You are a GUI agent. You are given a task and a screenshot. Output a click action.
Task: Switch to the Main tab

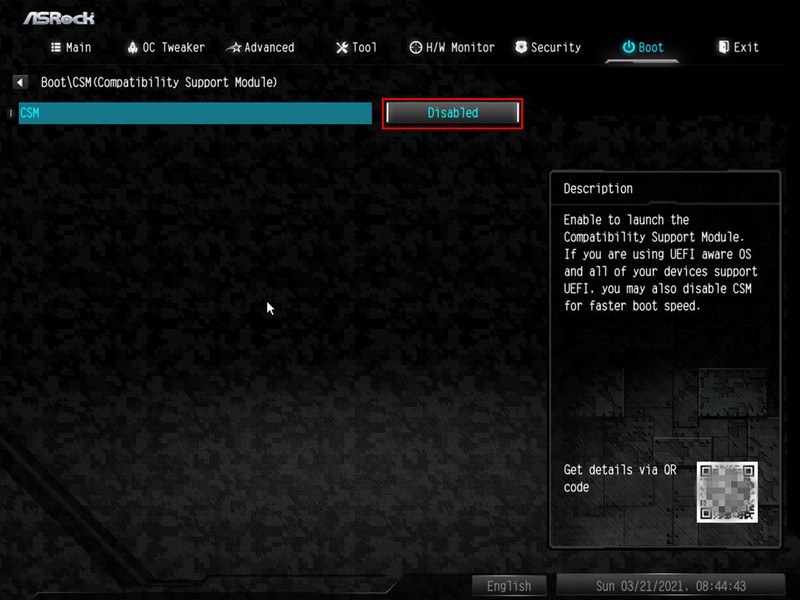click(71, 47)
